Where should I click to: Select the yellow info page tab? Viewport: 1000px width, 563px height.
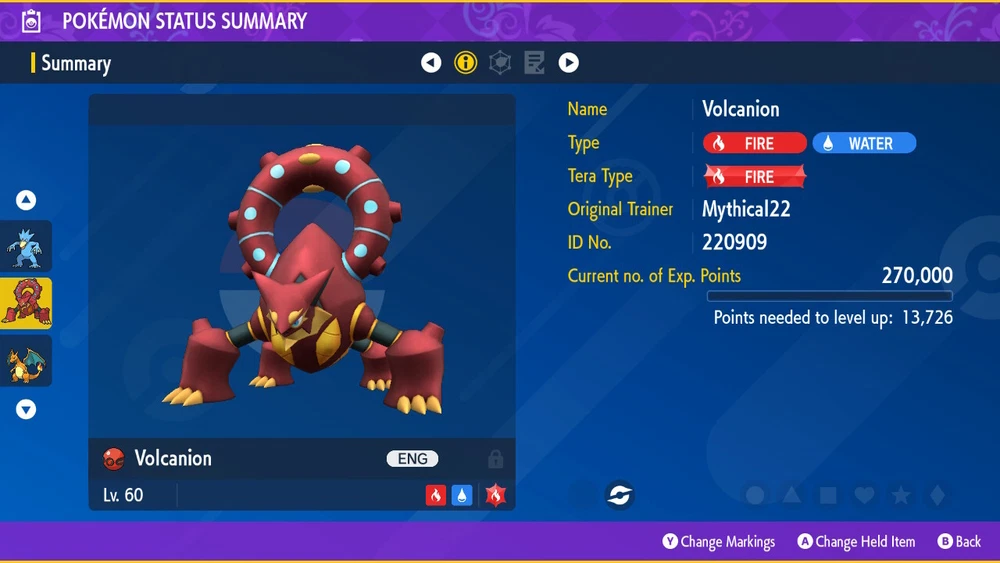tap(465, 63)
